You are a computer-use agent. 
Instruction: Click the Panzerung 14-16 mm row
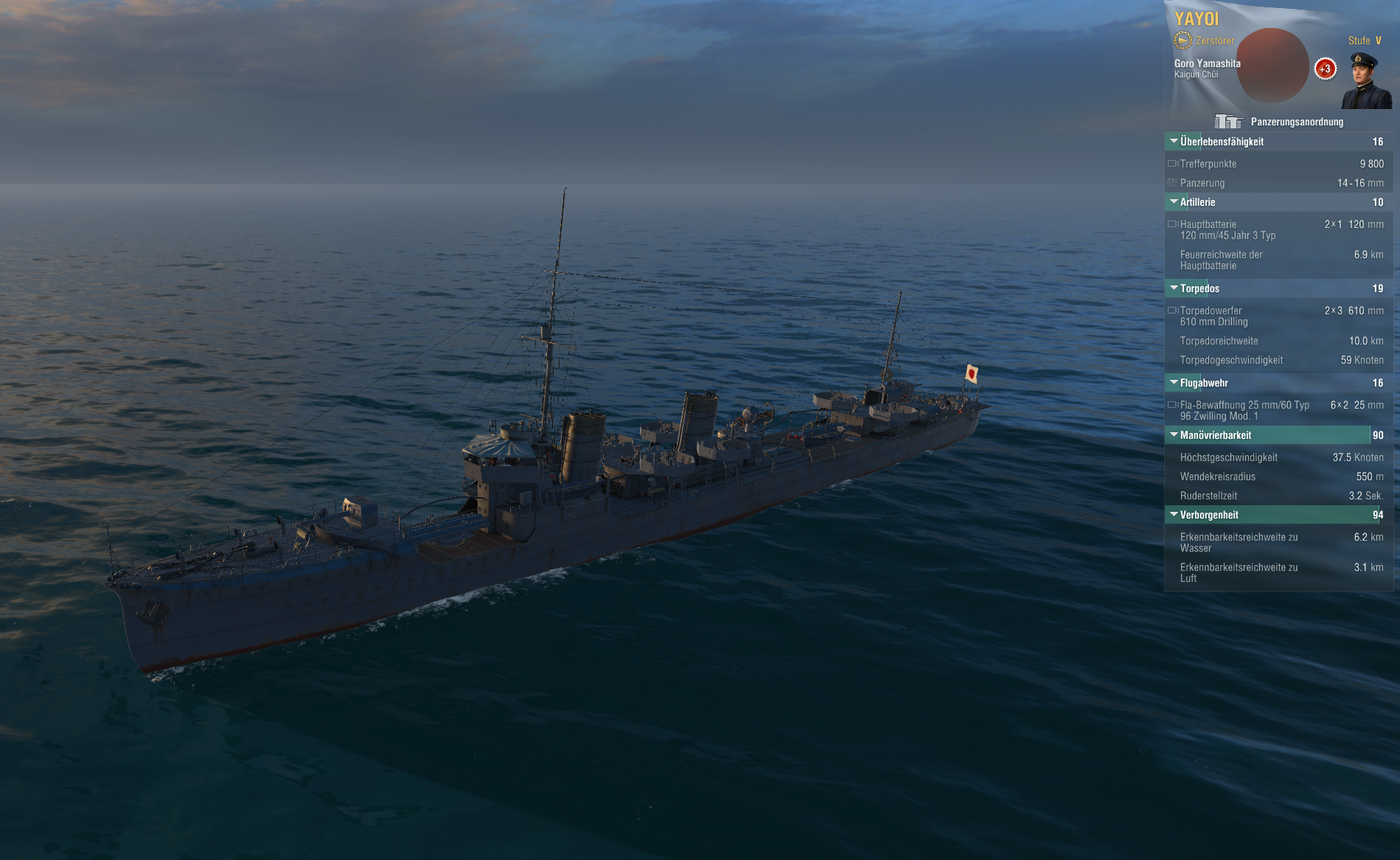point(1277,183)
